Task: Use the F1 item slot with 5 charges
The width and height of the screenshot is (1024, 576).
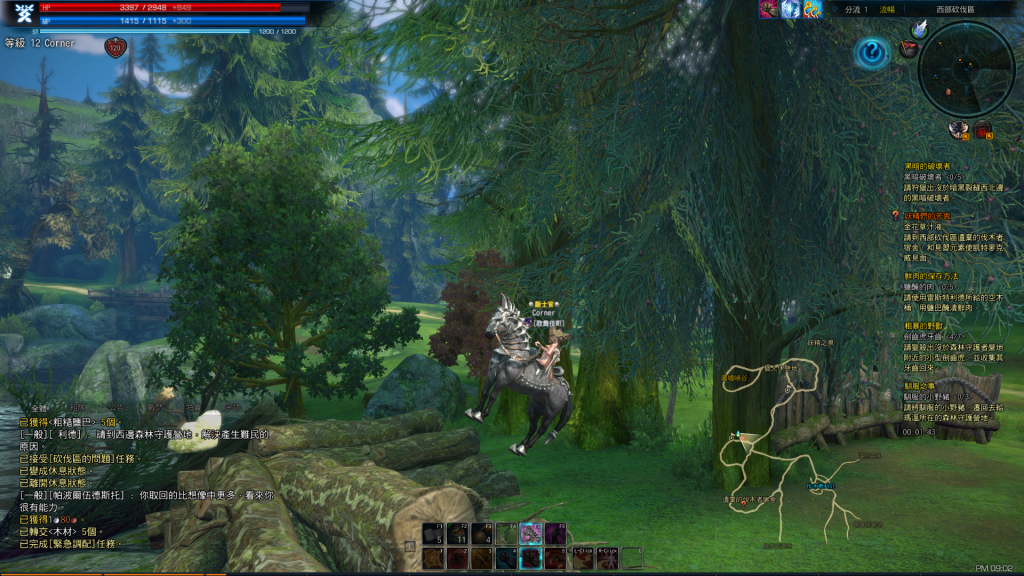Action: (x=433, y=533)
